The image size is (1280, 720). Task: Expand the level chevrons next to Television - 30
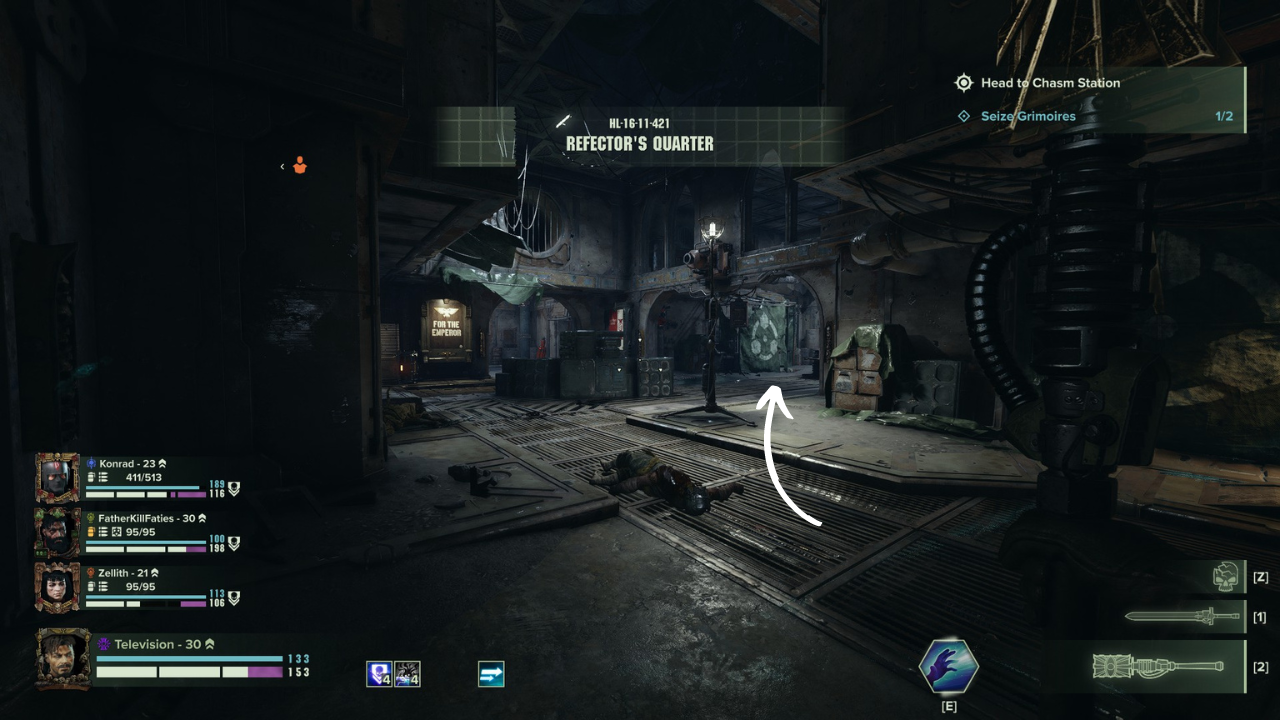[209, 644]
